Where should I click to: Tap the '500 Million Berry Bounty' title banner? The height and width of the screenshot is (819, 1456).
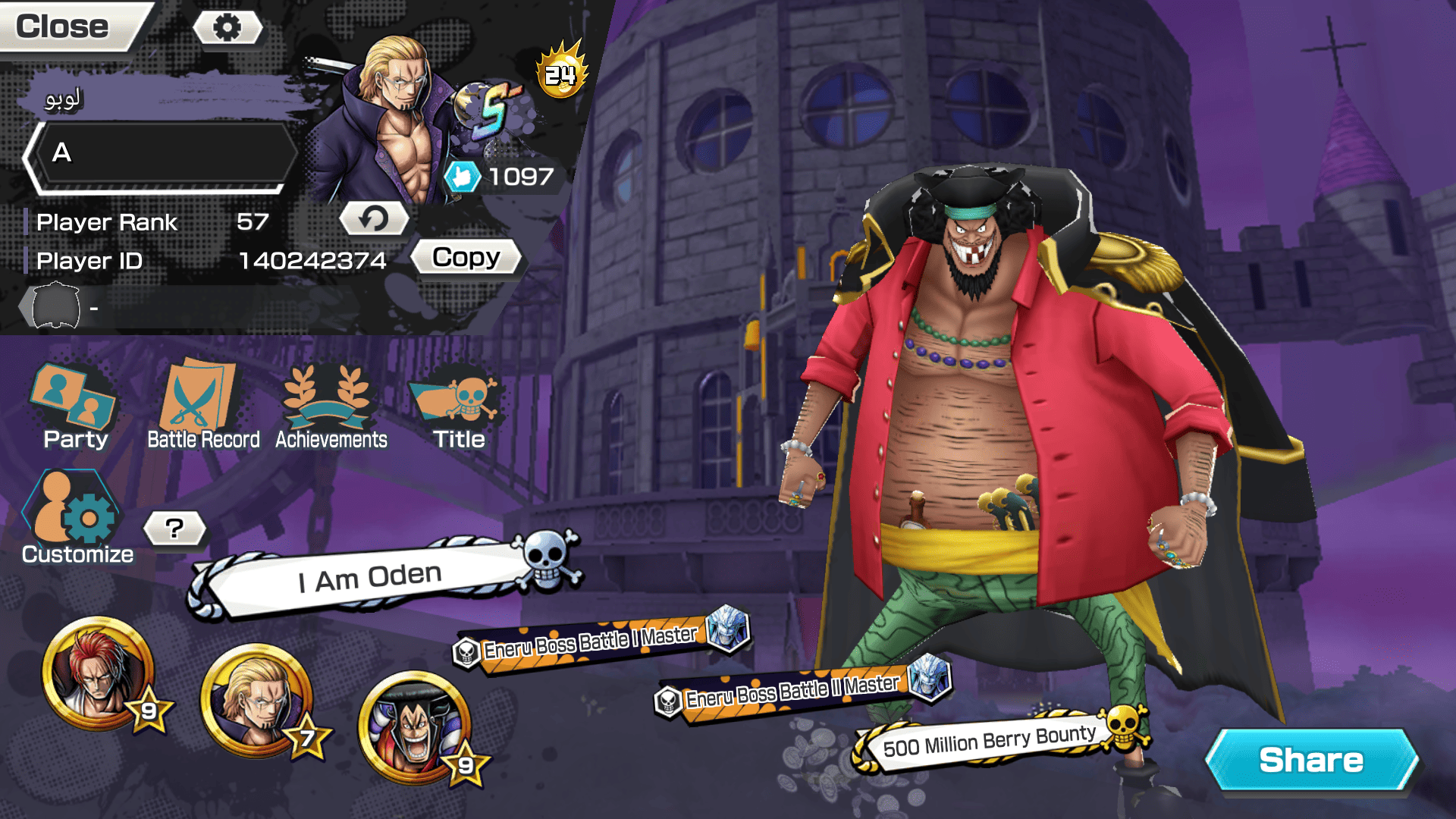coord(990,740)
